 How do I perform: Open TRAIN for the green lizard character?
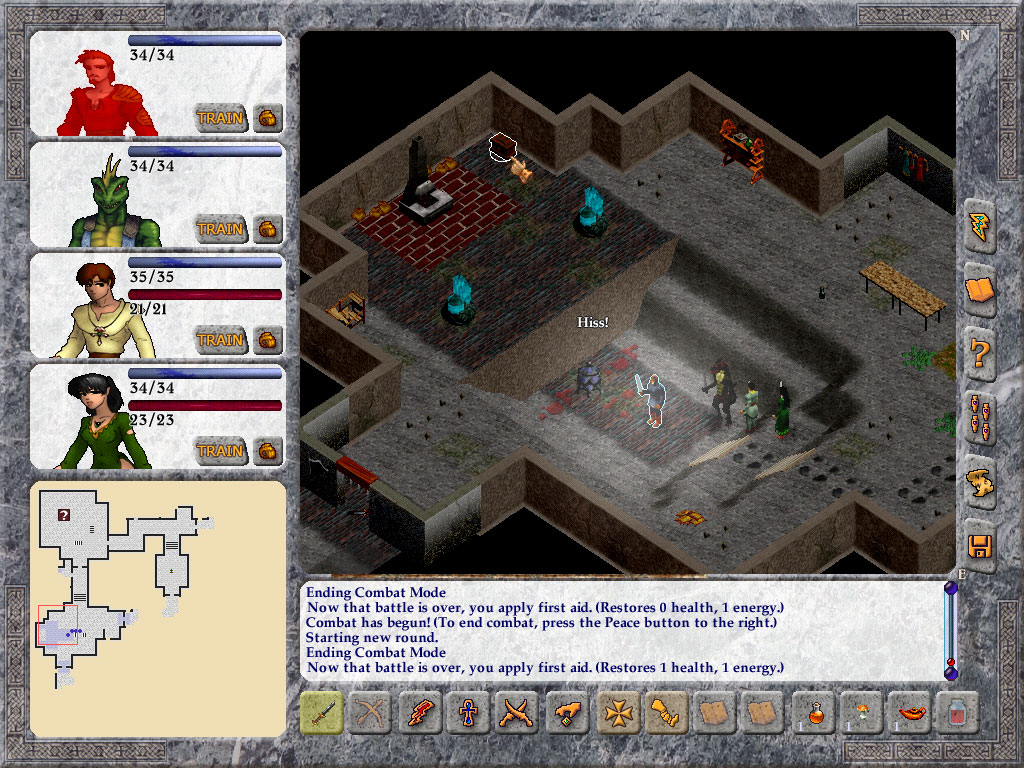pos(220,229)
